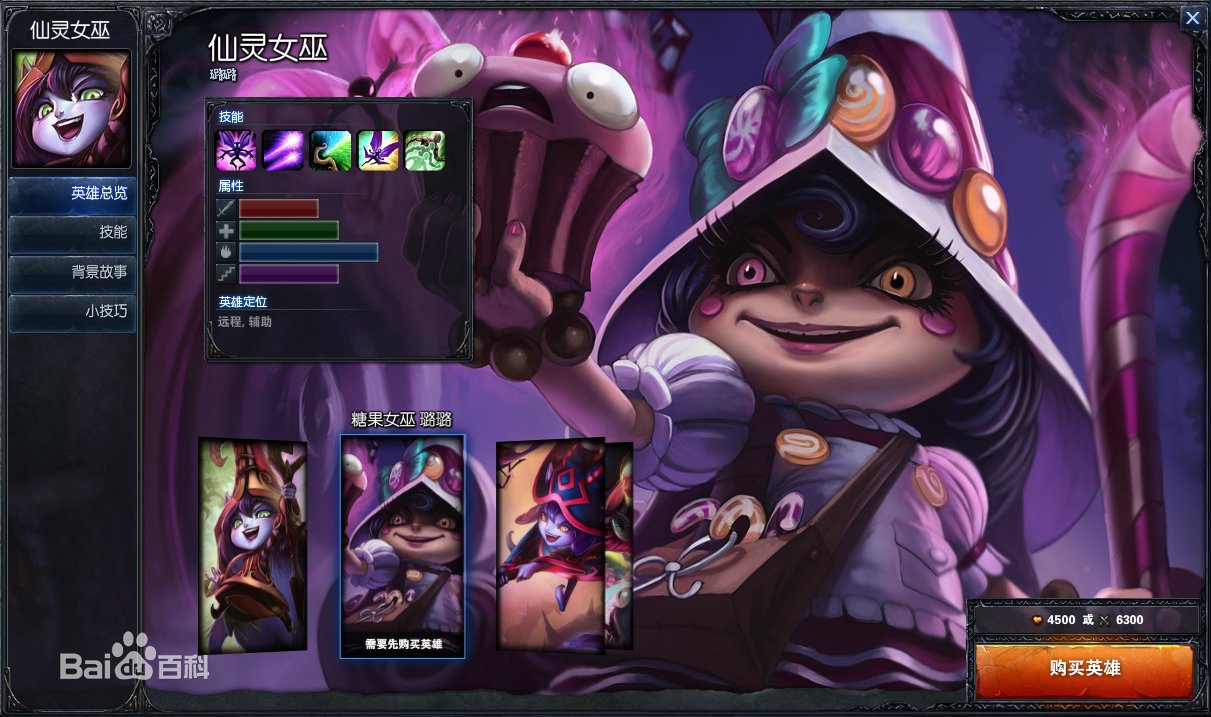Open the 小技巧 tips tab
1211x717 pixels.
pyautogui.click(x=70, y=312)
